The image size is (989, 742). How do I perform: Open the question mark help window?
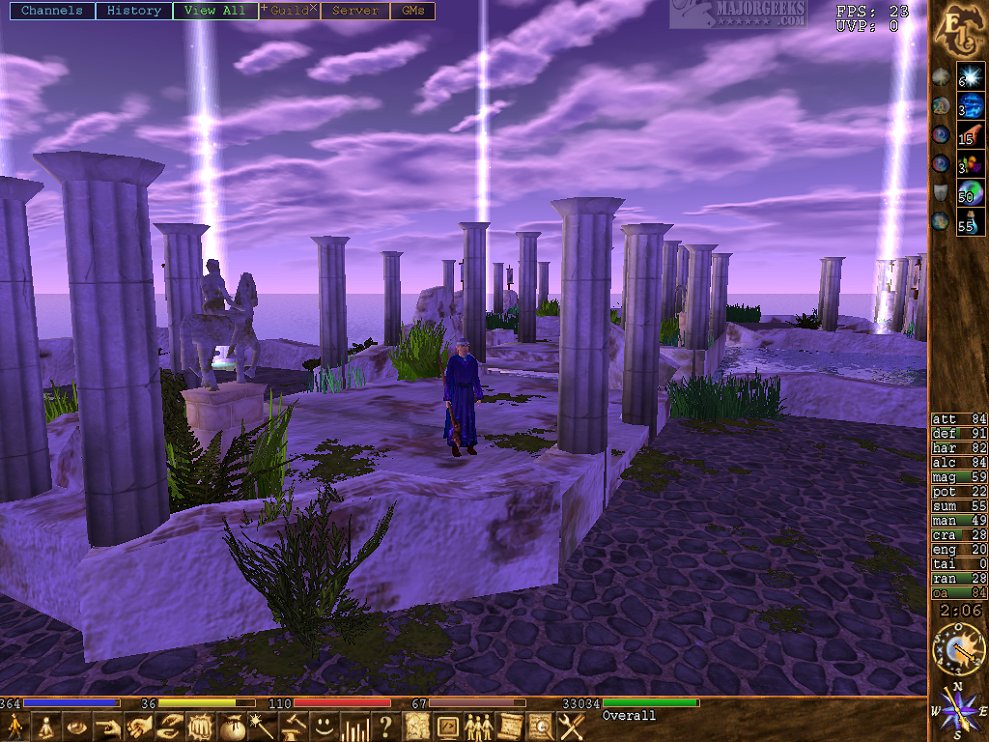pos(384,727)
